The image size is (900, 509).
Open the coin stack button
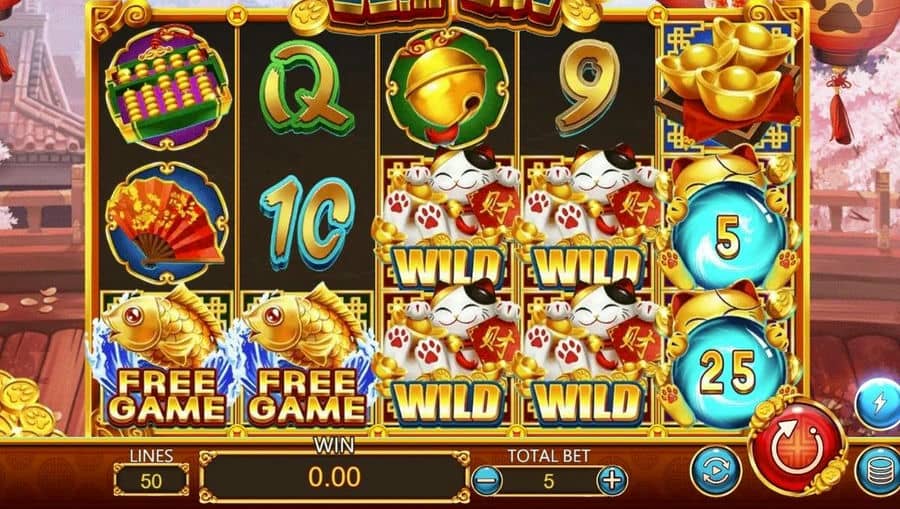click(x=879, y=472)
